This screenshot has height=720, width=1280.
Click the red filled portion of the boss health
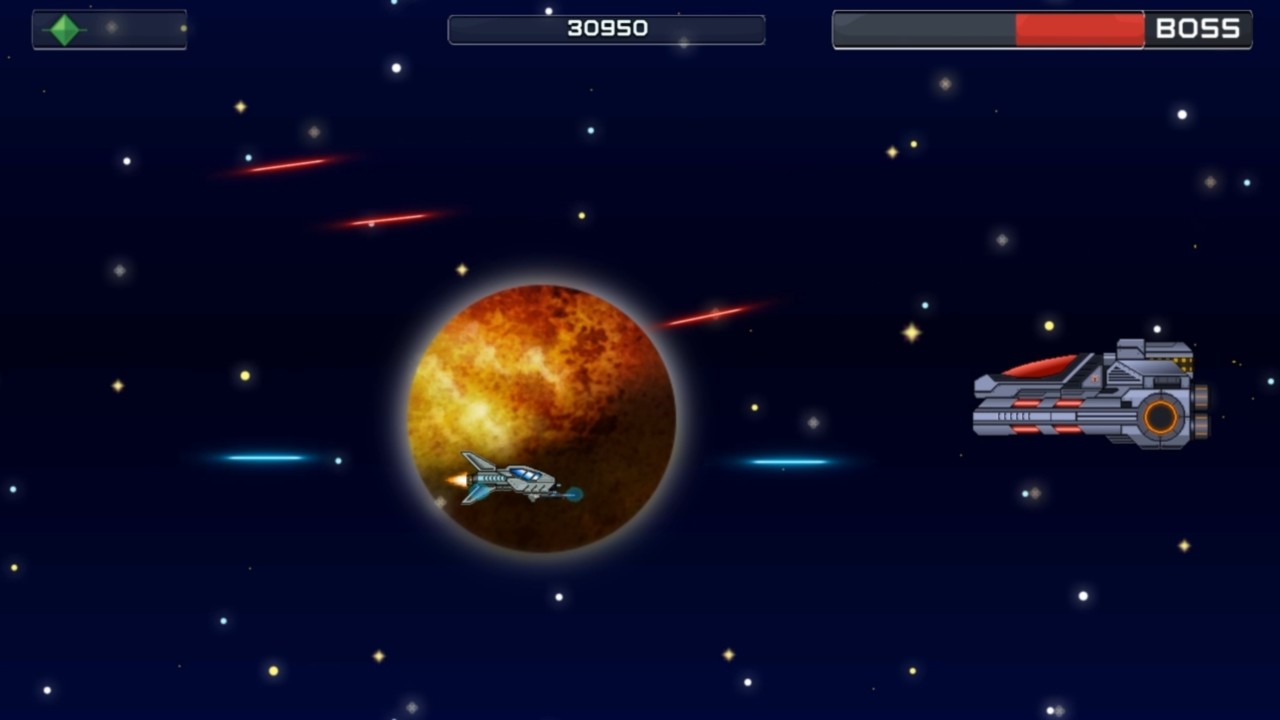1080,29
